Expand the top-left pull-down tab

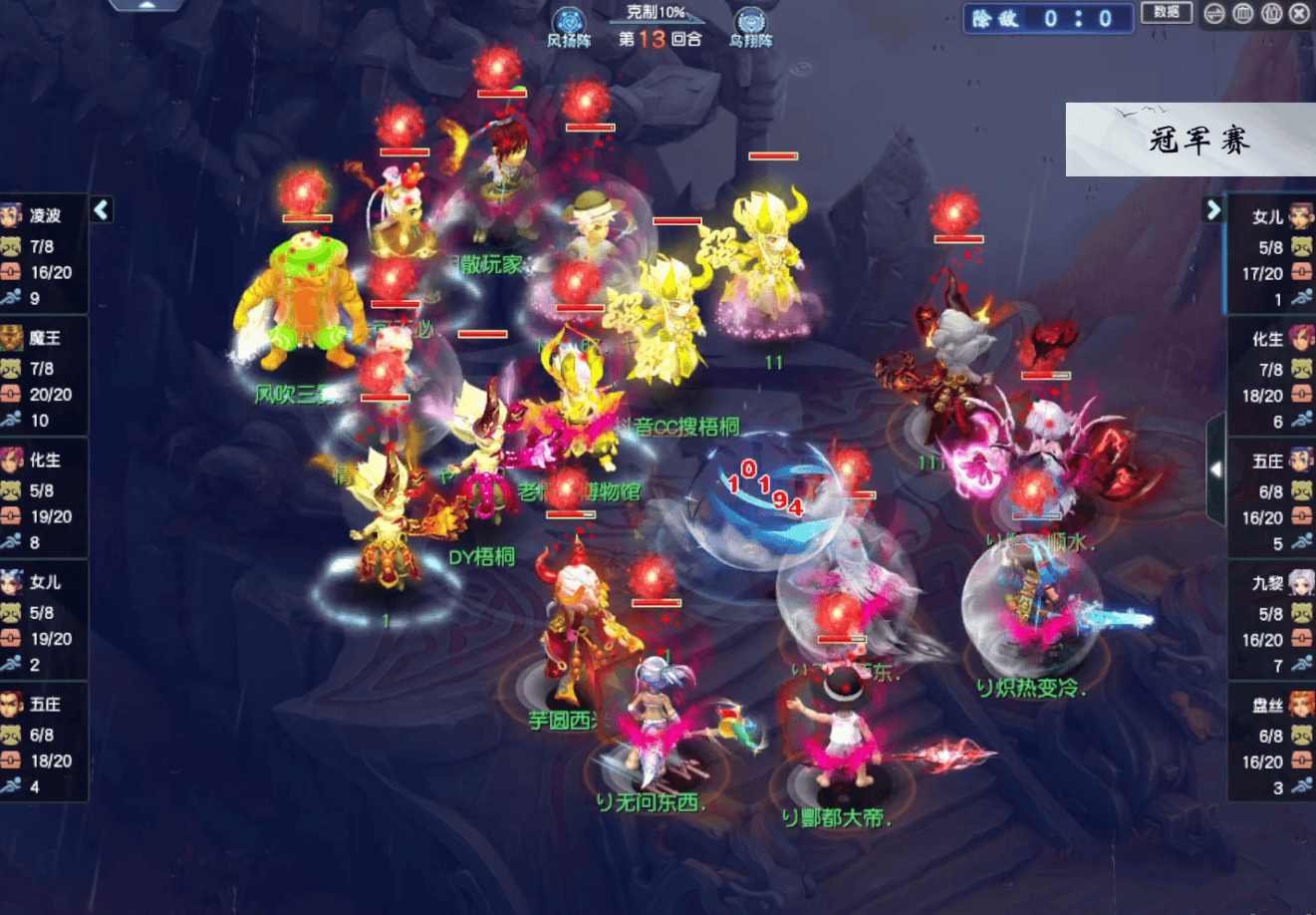coord(146,5)
